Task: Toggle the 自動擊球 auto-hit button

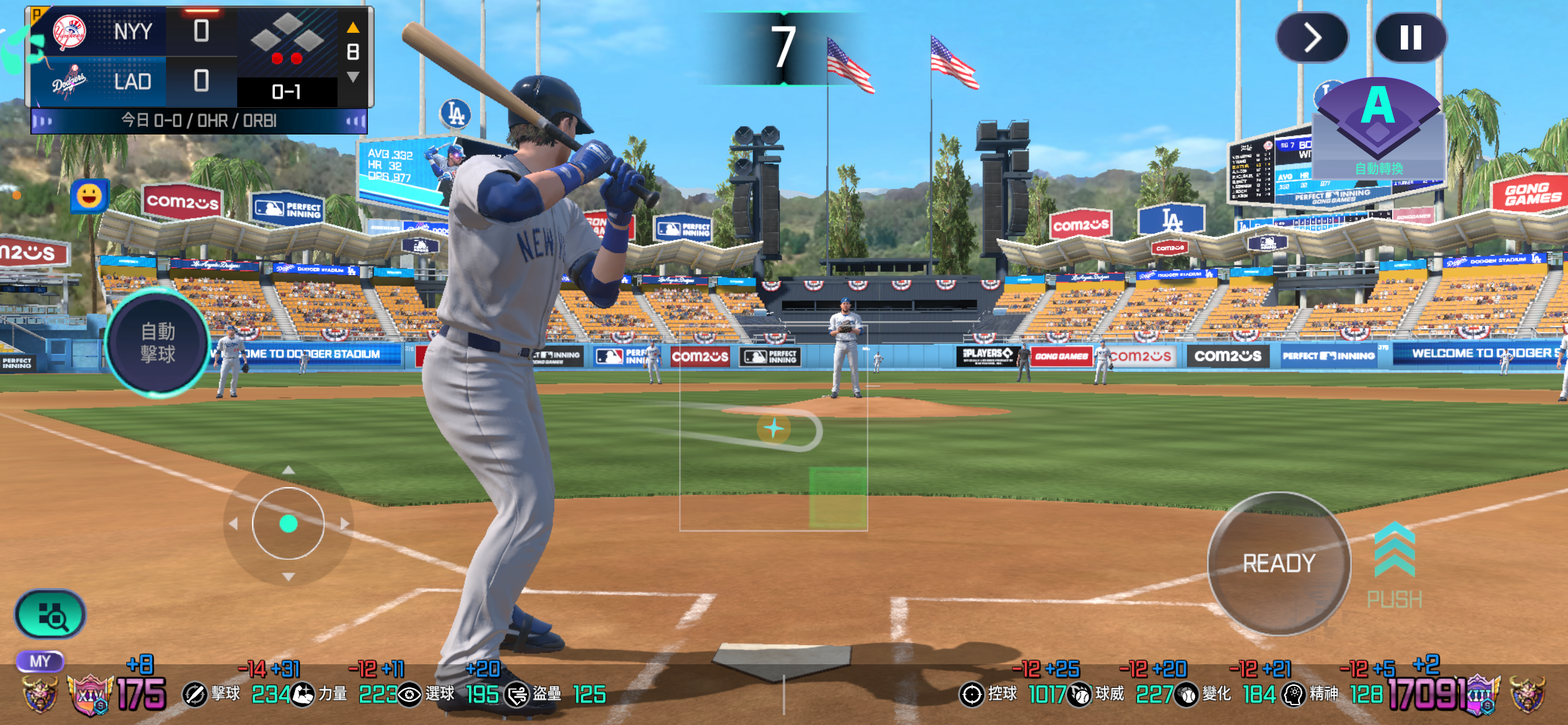Action: coord(158,343)
